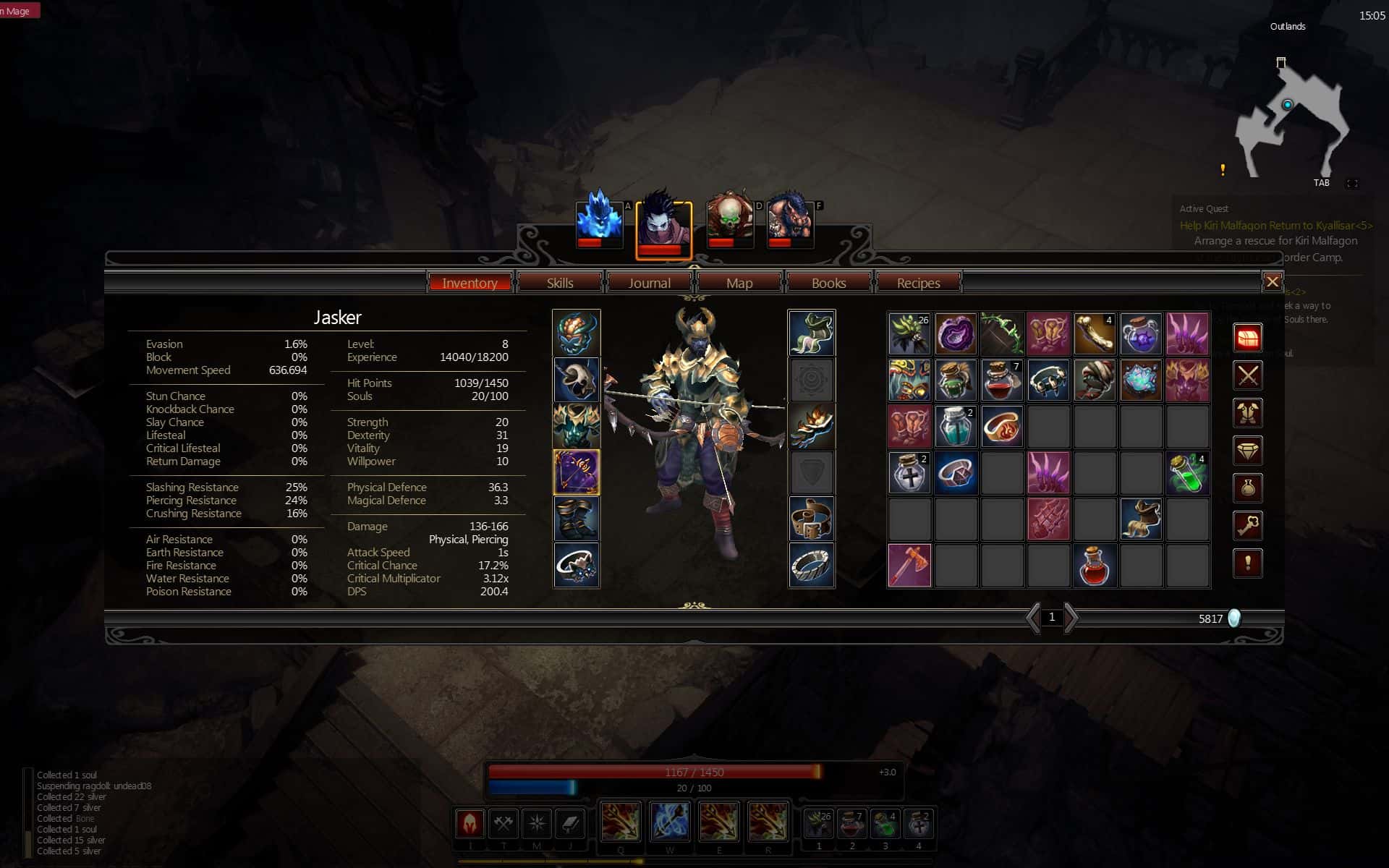Screen dimensions: 1389x868
Task: Click the equipped bow weapon slot
Action: tap(577, 472)
